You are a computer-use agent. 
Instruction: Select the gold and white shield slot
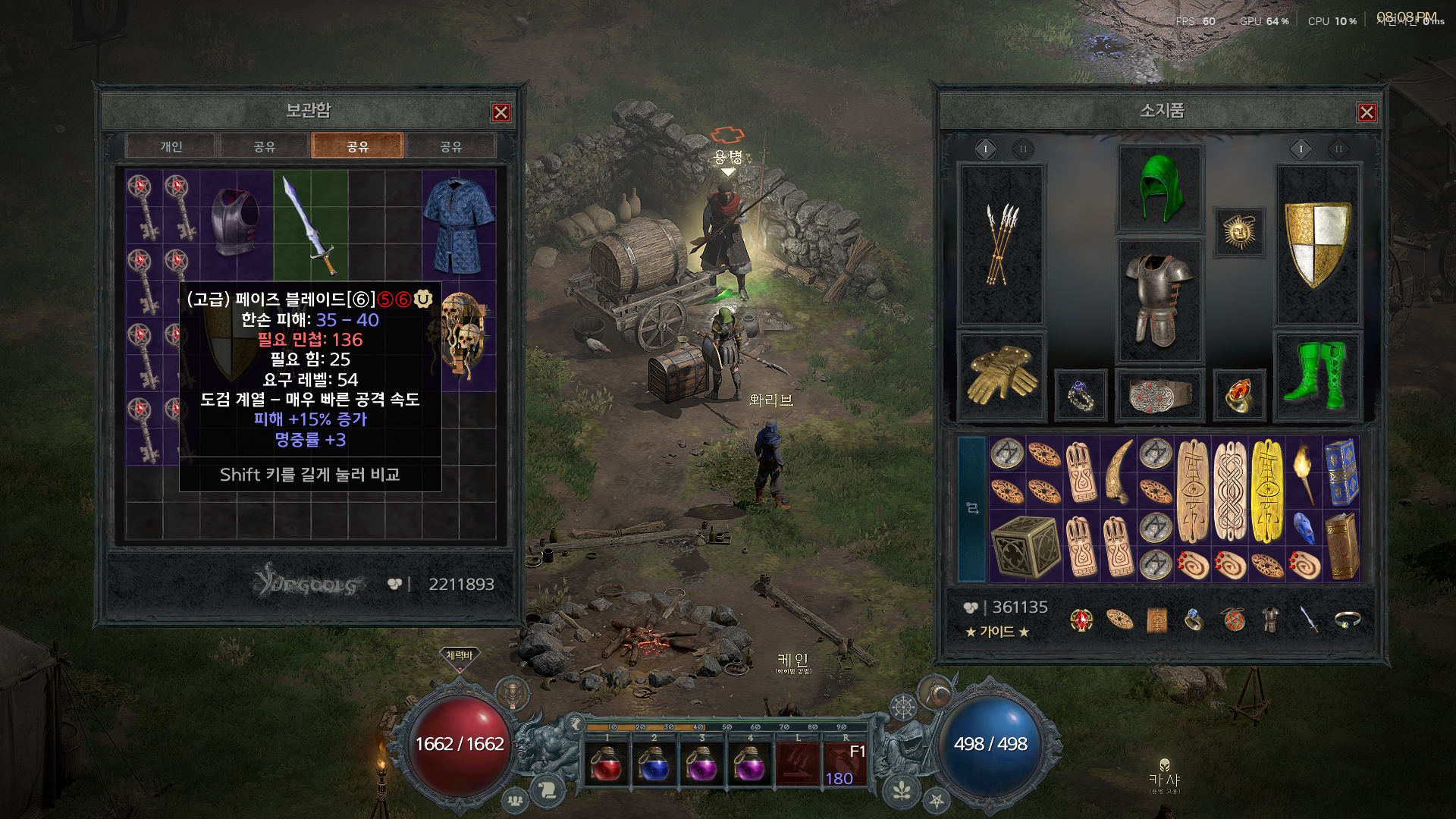pyautogui.click(x=1317, y=244)
